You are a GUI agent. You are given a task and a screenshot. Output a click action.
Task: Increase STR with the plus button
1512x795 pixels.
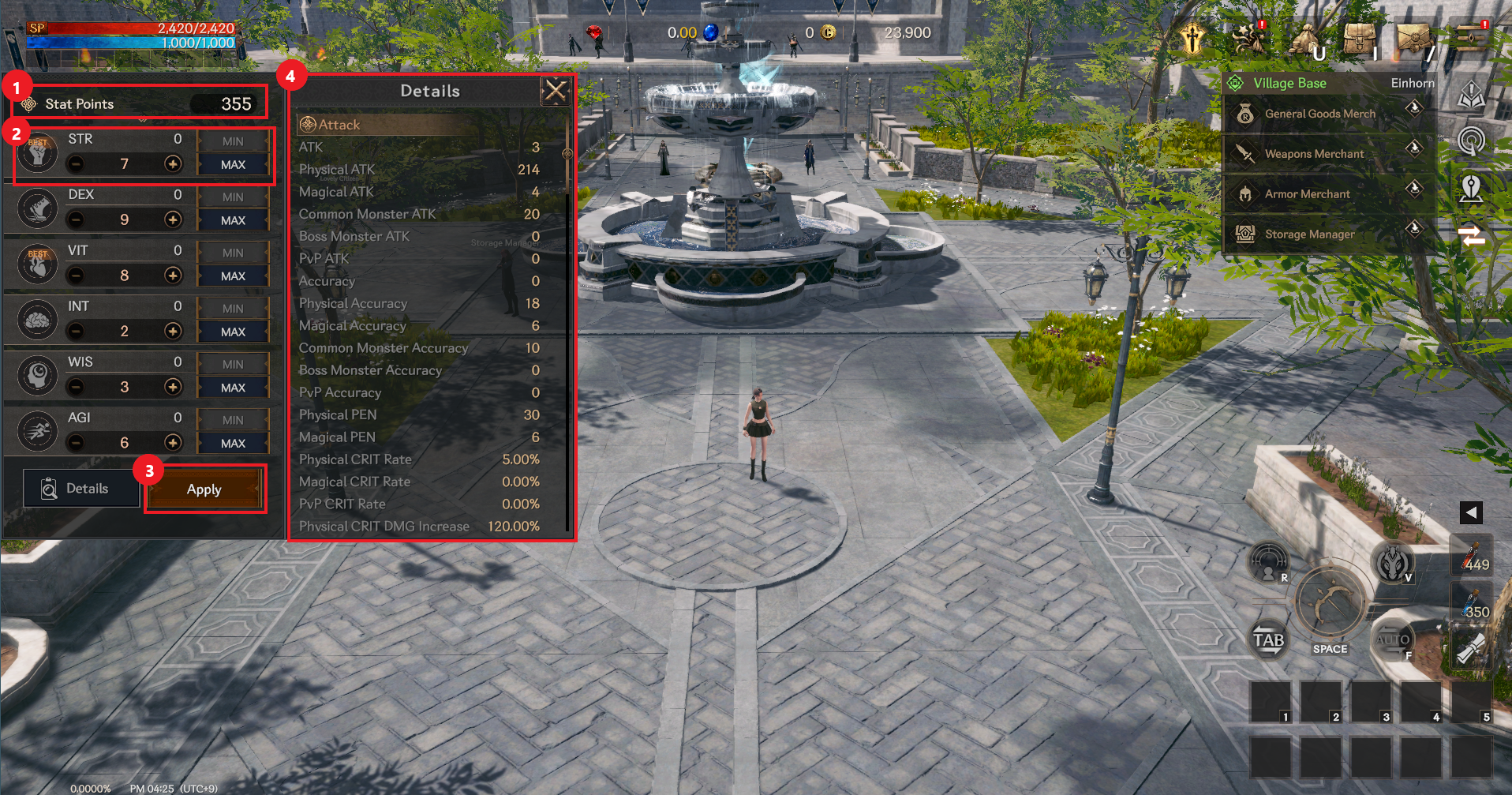(x=173, y=163)
